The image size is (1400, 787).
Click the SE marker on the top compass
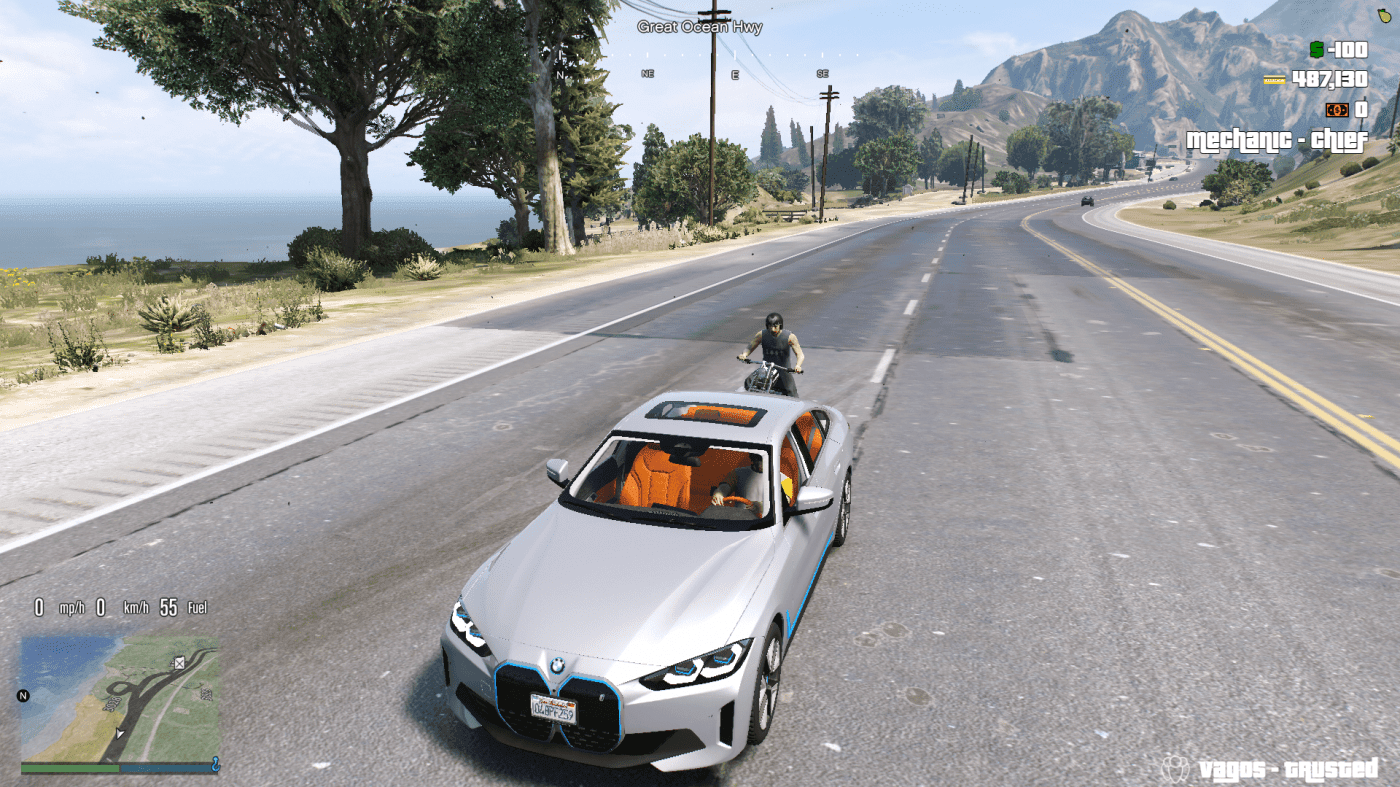822,72
